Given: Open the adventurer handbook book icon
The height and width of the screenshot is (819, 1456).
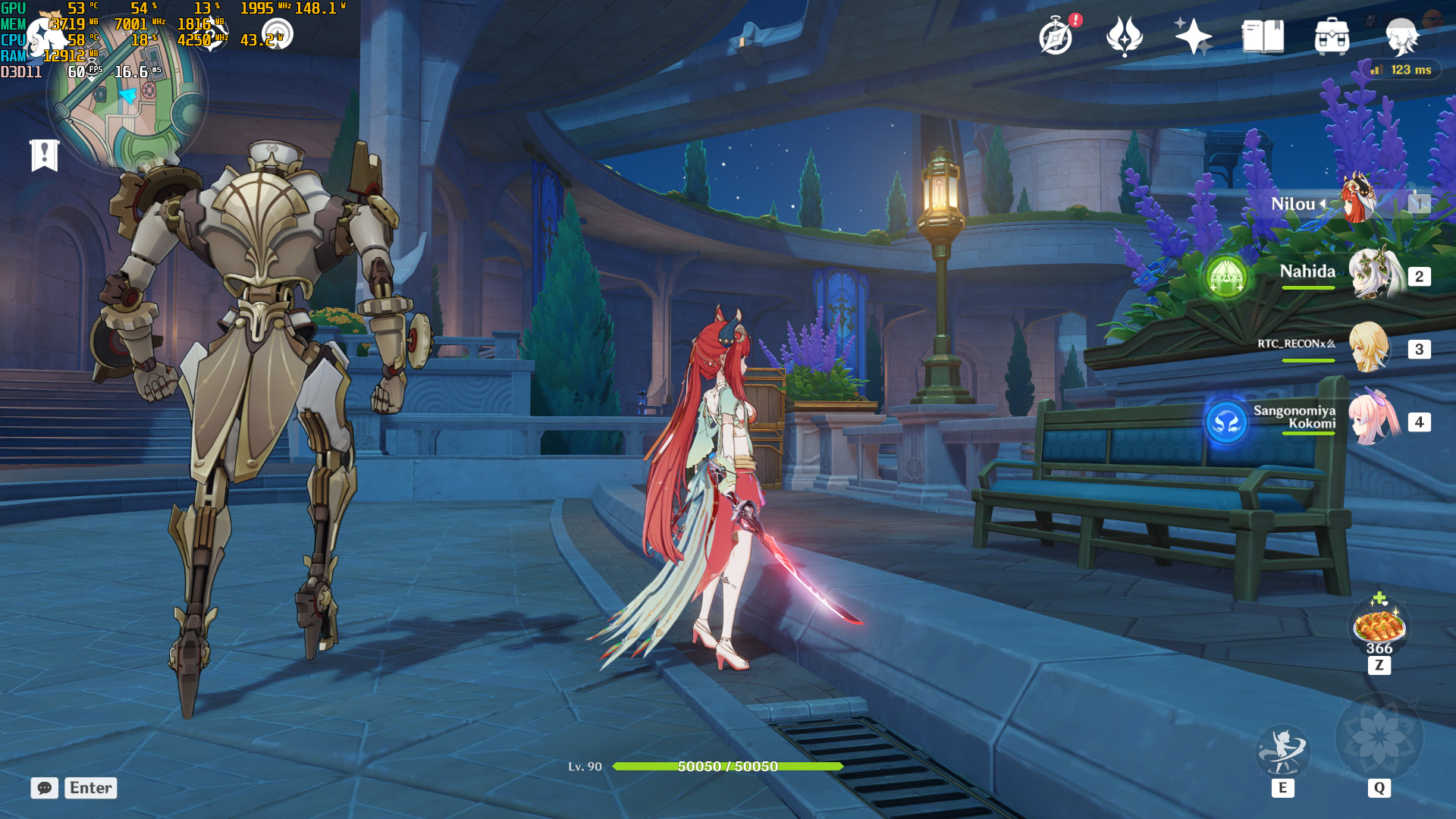Looking at the screenshot, I should pyautogui.click(x=1263, y=36).
